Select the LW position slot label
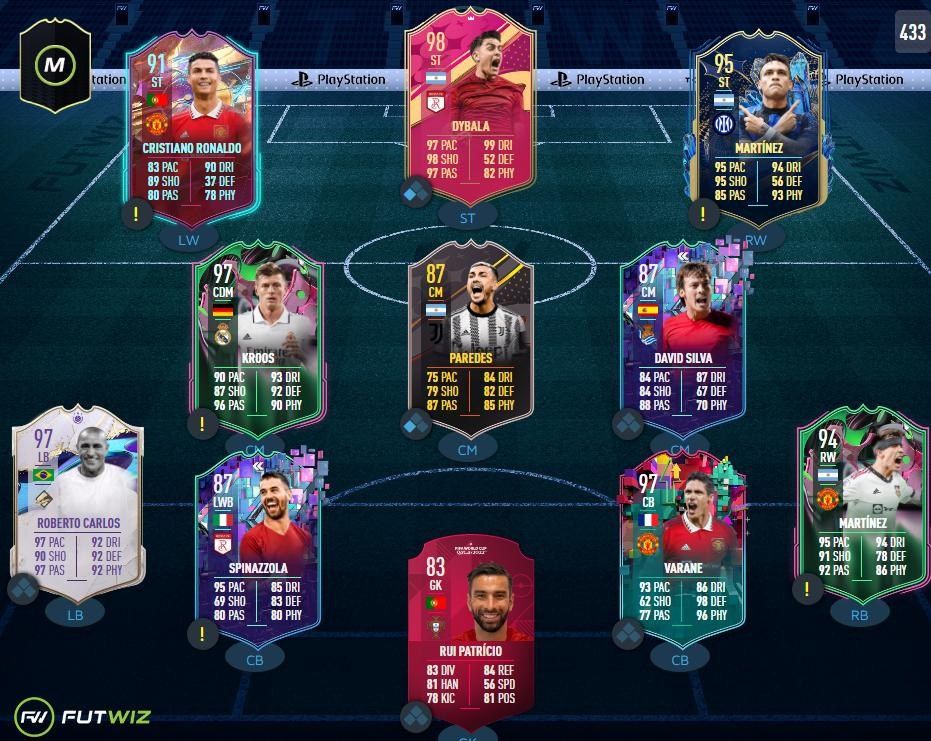Viewport: 931px width, 741px height. (189, 240)
